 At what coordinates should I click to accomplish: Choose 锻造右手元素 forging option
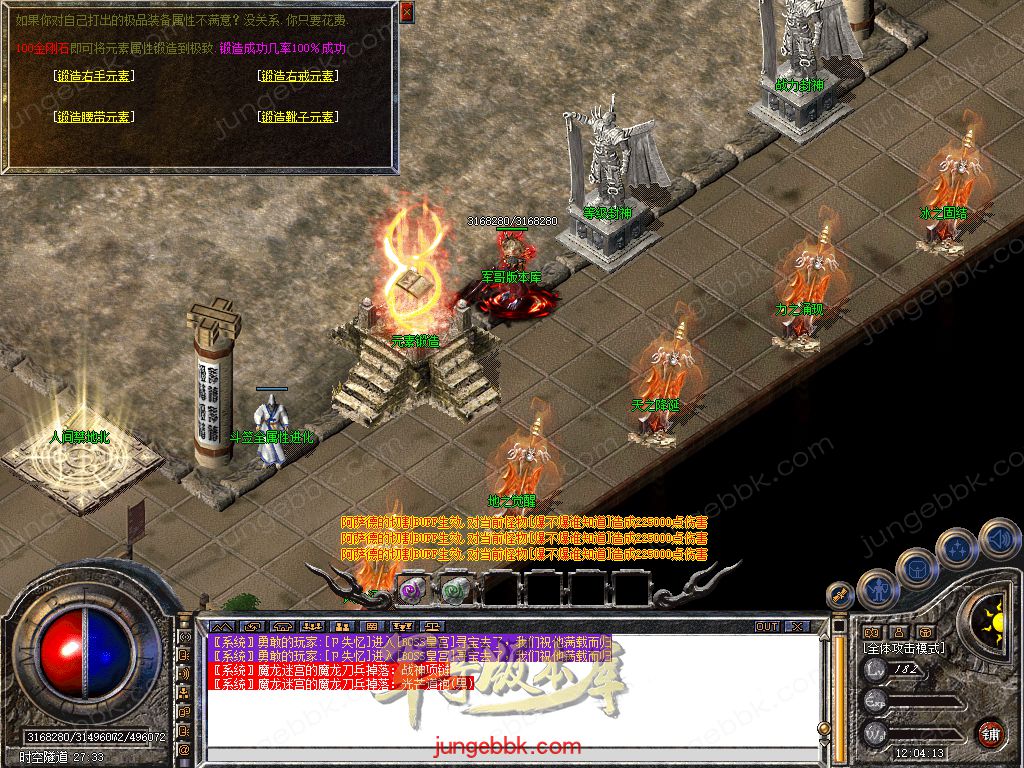coord(95,75)
